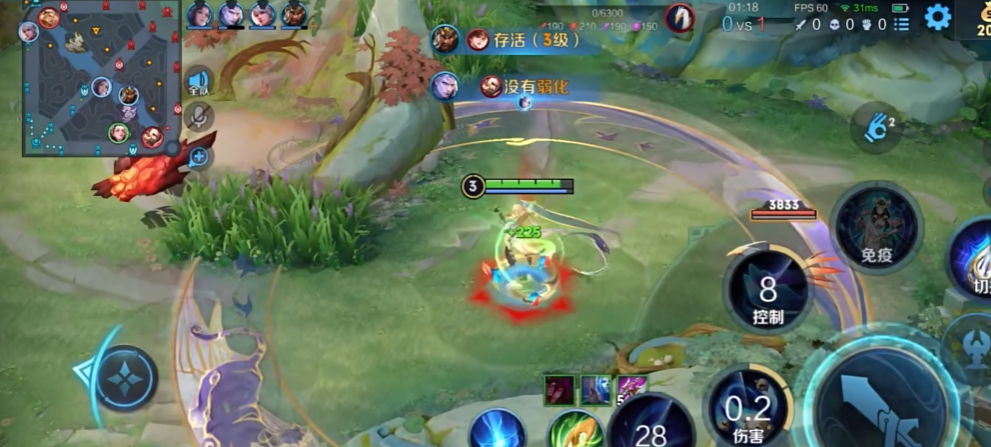Tap the minimap
Screen dimensions: 991x447
[x=100, y=78]
